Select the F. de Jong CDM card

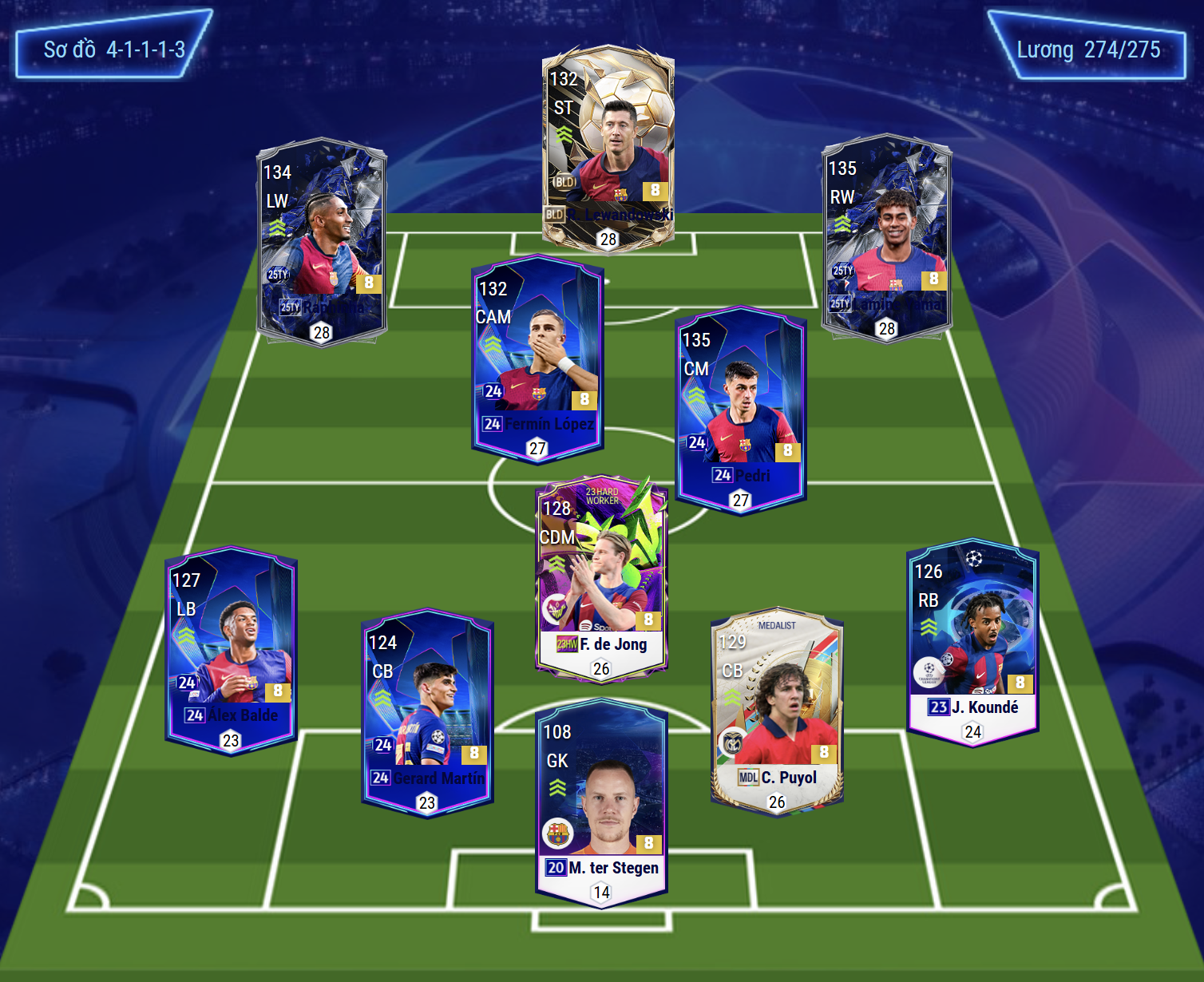click(x=601, y=579)
